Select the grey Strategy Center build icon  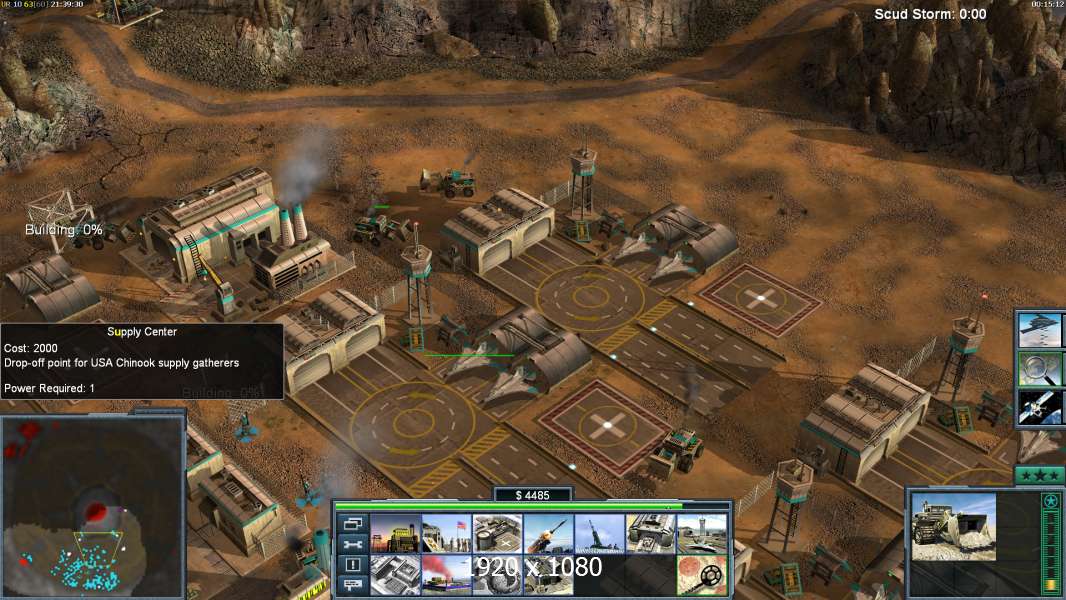395,575
